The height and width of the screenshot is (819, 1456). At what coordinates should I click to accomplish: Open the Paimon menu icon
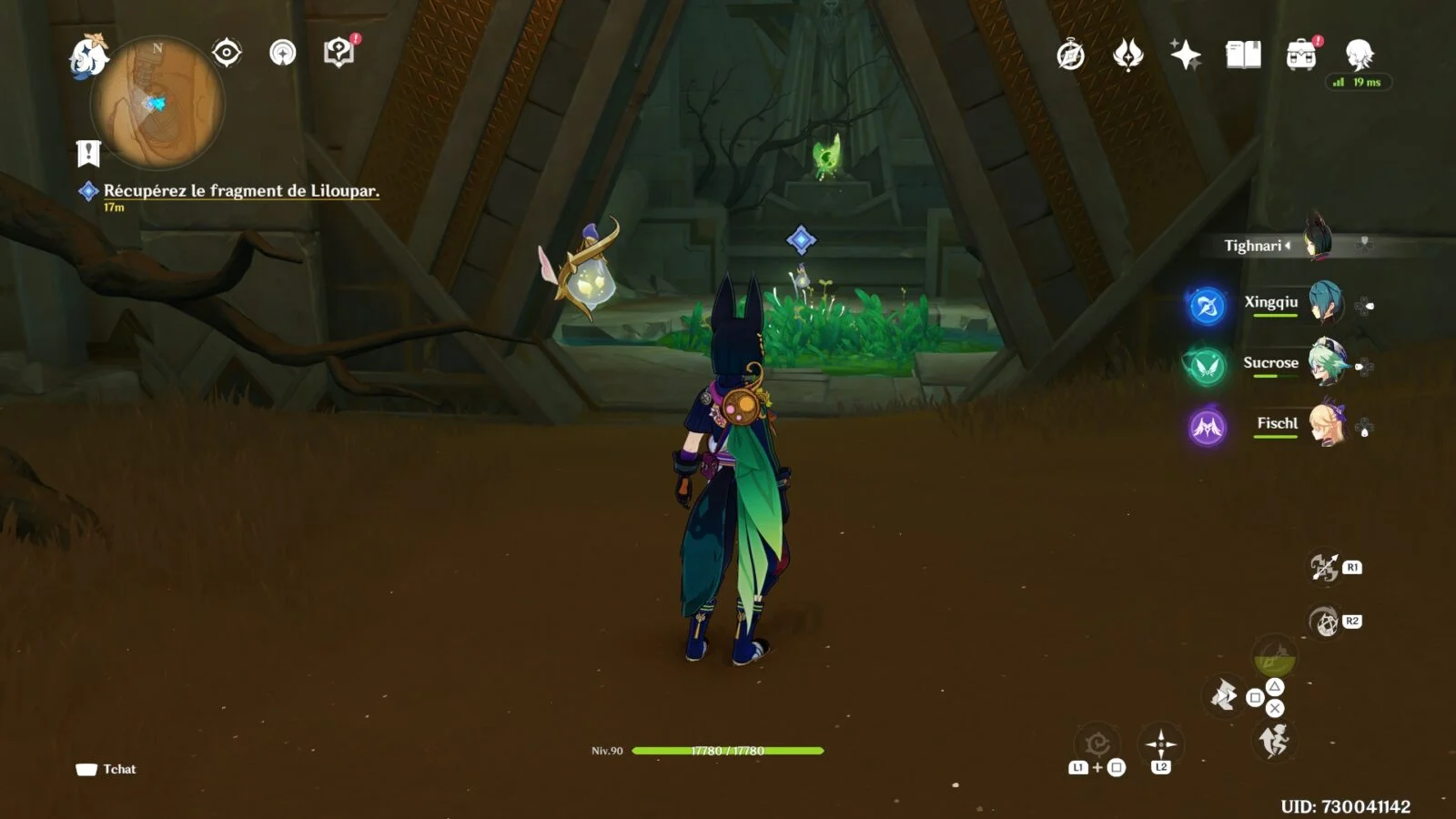coord(88,56)
